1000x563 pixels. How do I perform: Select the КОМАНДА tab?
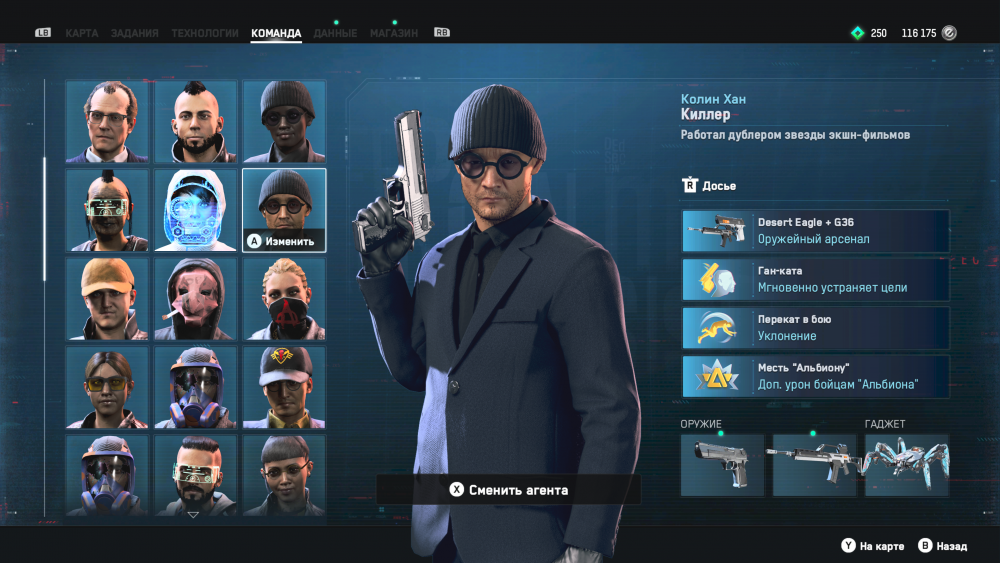pyautogui.click(x=276, y=33)
